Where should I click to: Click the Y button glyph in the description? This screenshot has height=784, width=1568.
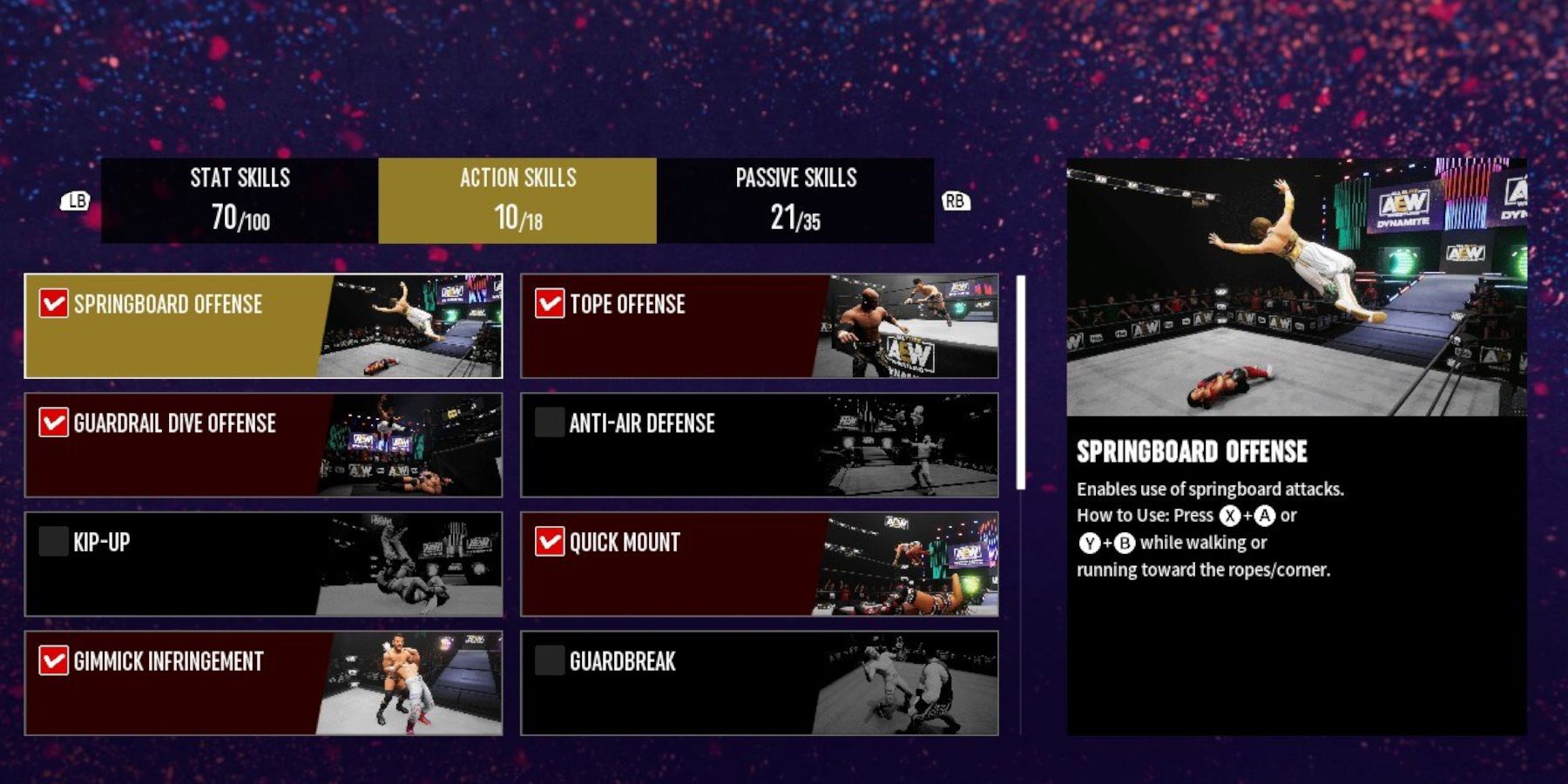[x=1090, y=544]
